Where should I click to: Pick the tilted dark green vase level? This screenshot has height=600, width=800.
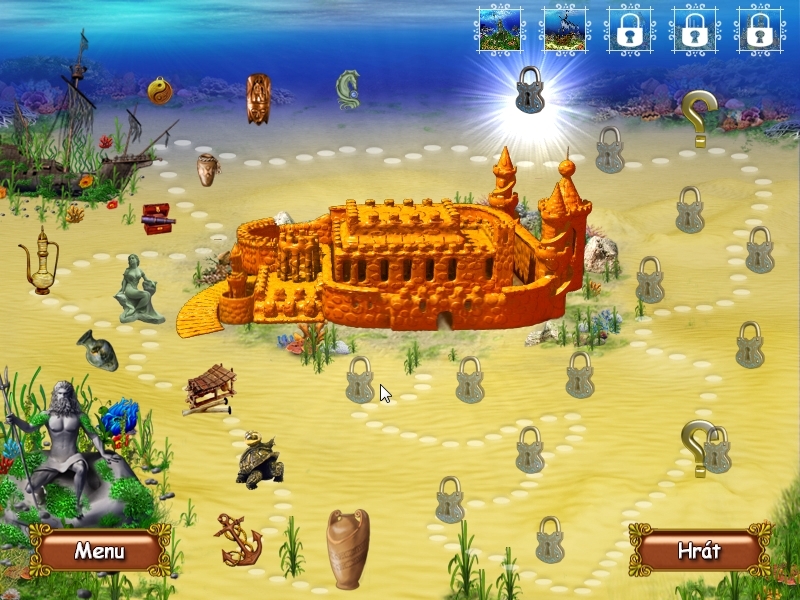pyautogui.click(x=98, y=349)
